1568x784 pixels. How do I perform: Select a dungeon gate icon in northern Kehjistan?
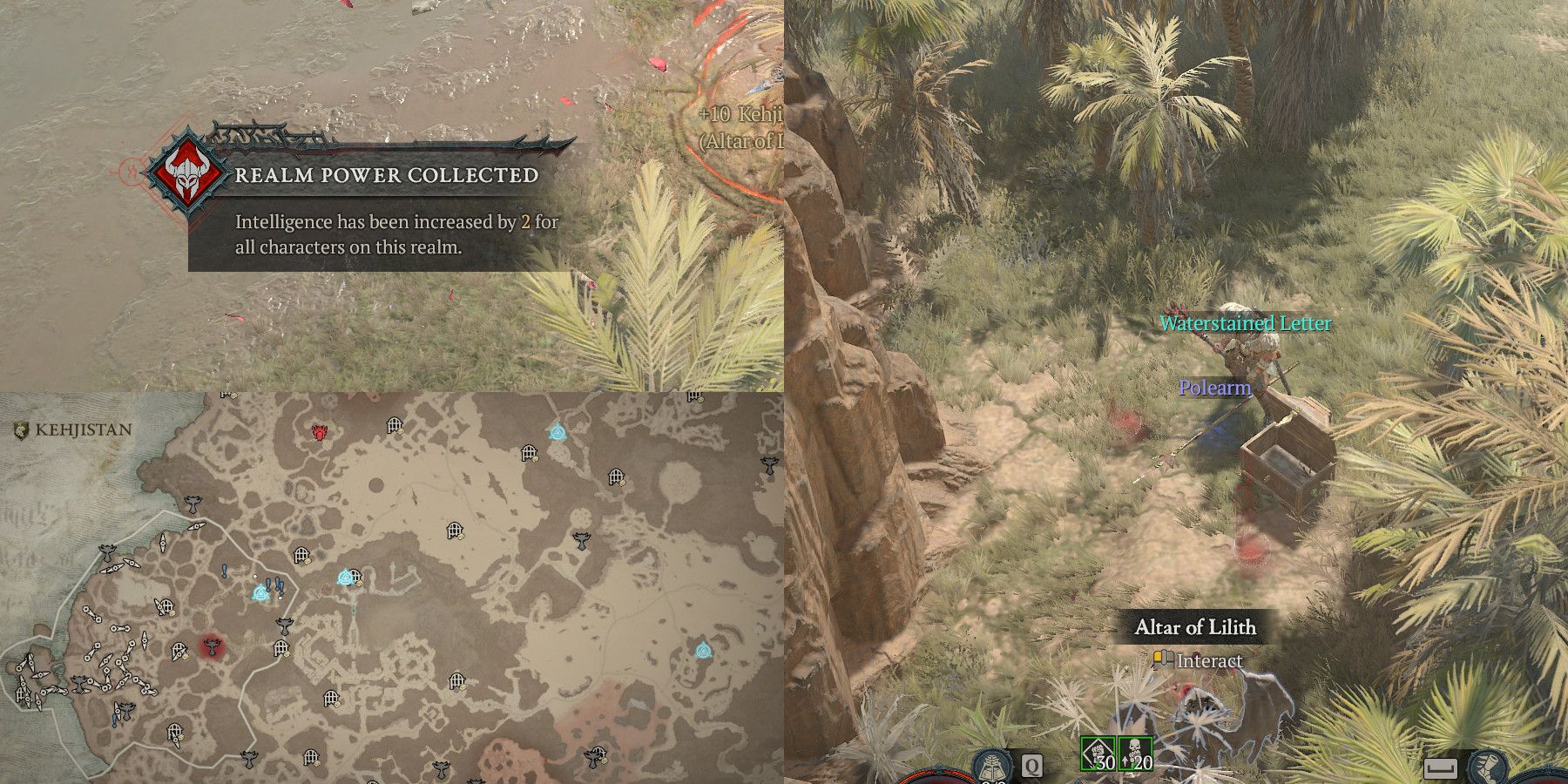click(x=393, y=426)
